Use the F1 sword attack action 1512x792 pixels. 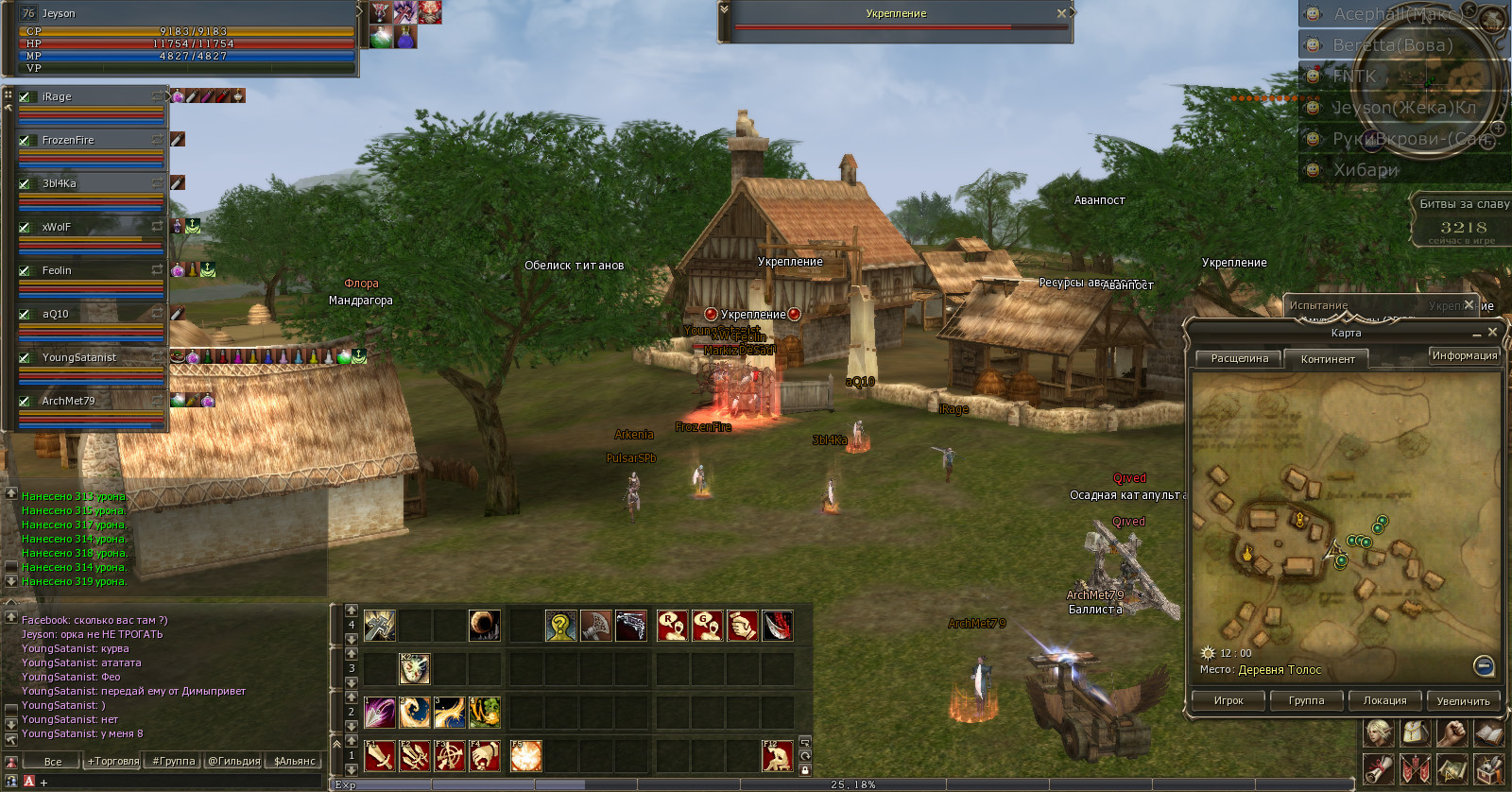tap(380, 757)
